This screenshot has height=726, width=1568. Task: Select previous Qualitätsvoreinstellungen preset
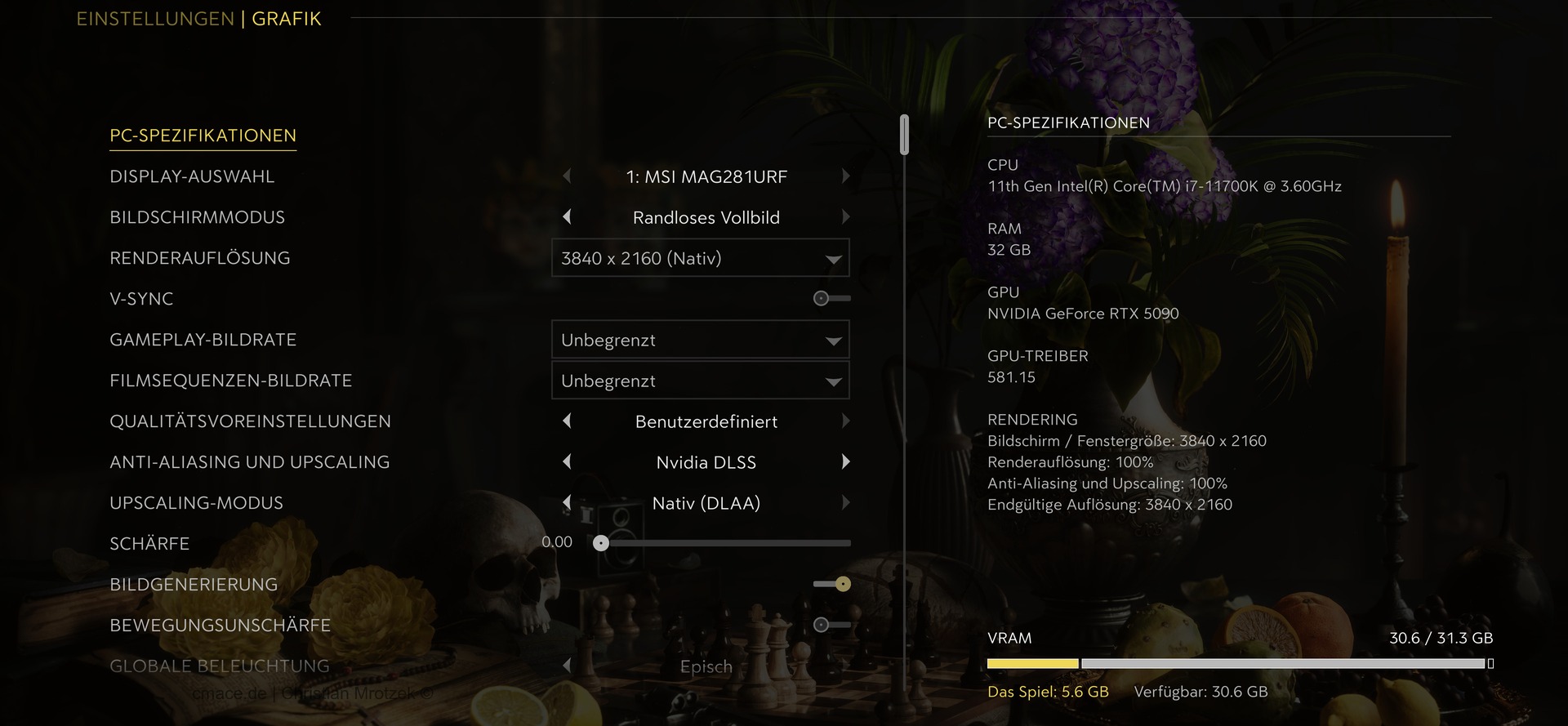pos(567,421)
